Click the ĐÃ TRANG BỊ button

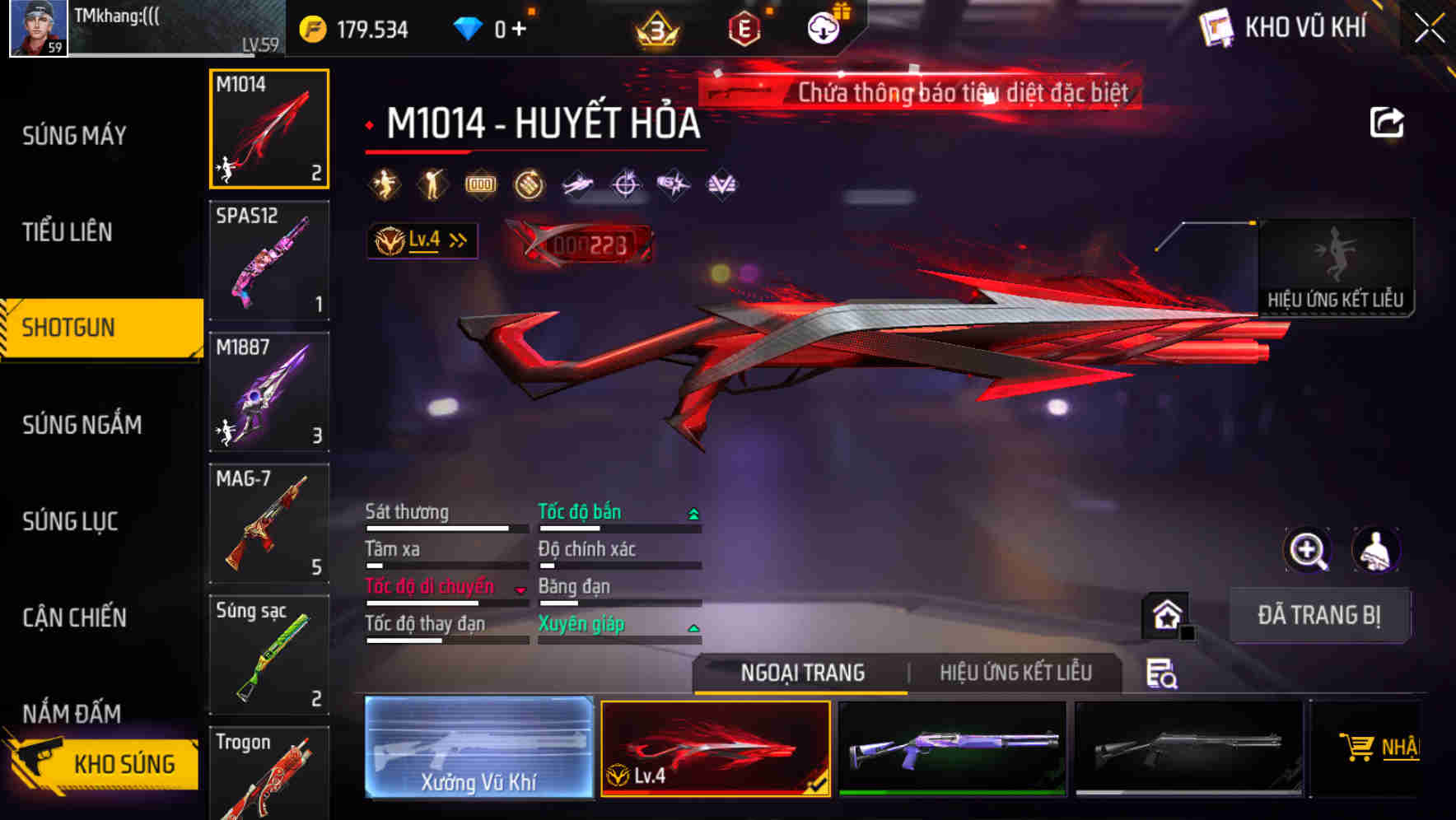[1321, 614]
